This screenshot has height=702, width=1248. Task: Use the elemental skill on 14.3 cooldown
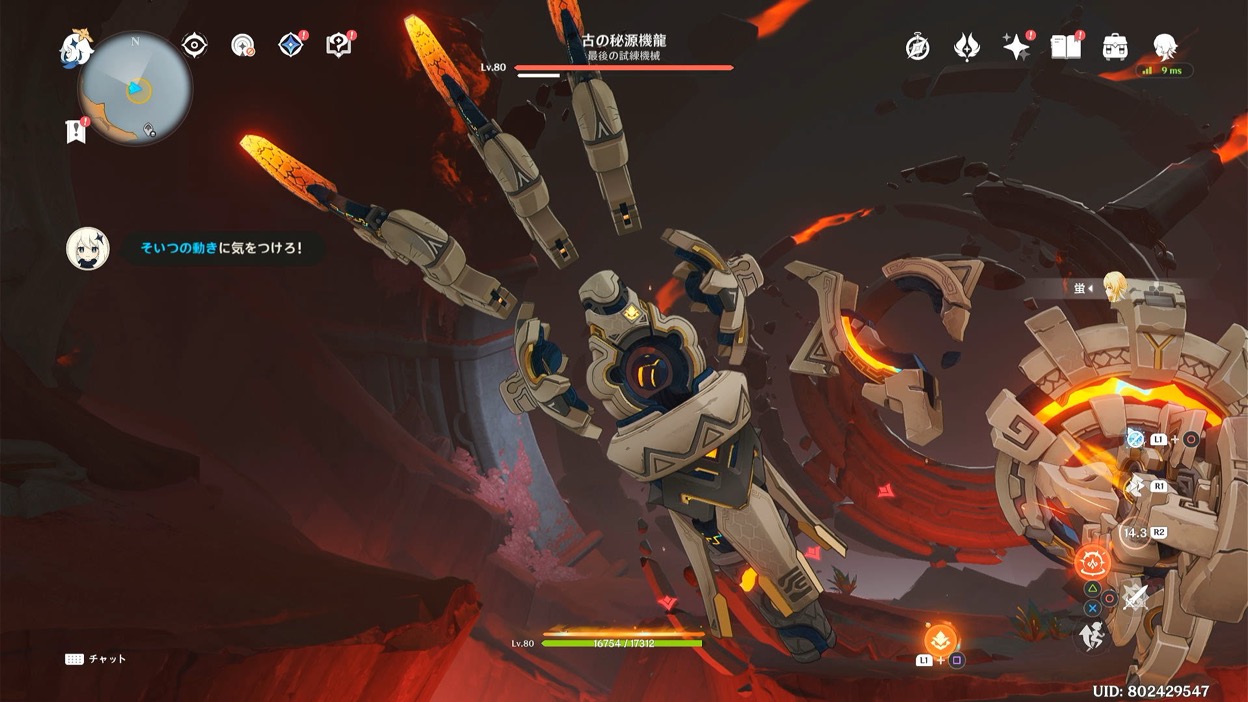pos(1135,533)
